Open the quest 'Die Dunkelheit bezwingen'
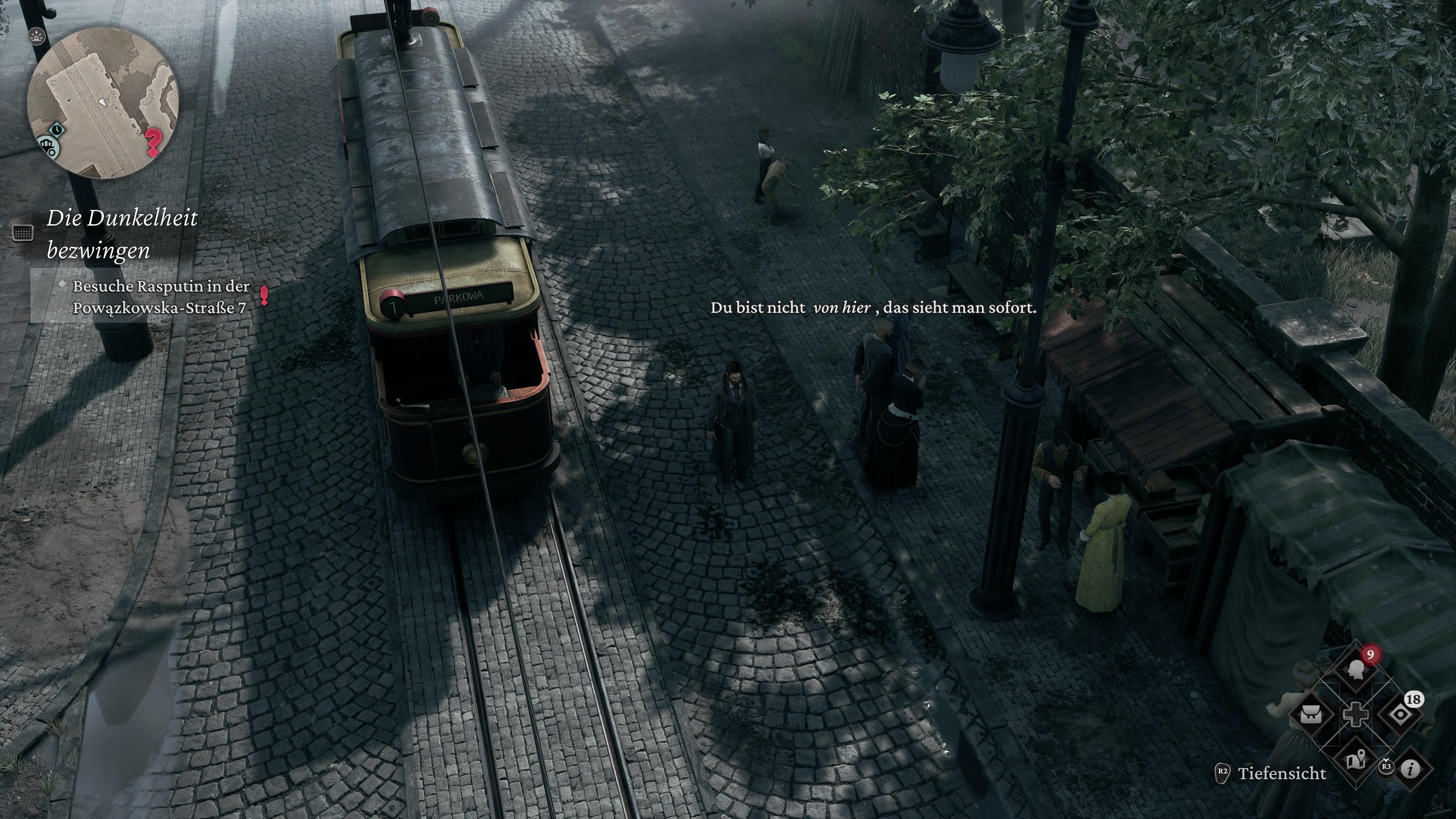This screenshot has width=1456, height=819. (122, 234)
